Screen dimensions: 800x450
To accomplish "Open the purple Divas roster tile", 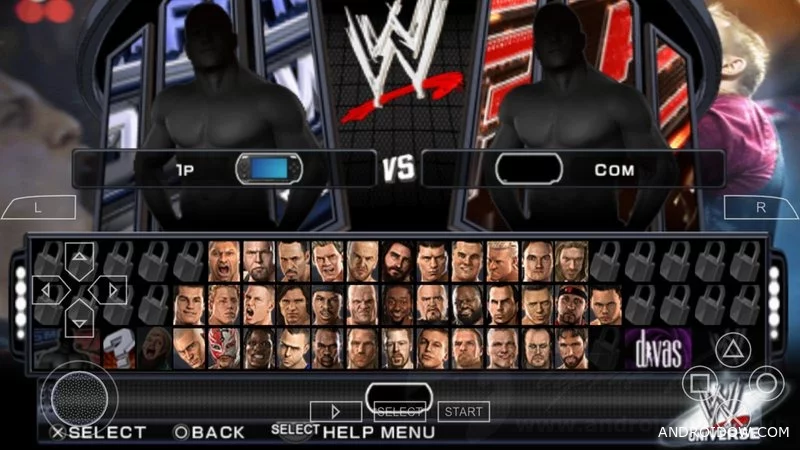I will (660, 347).
